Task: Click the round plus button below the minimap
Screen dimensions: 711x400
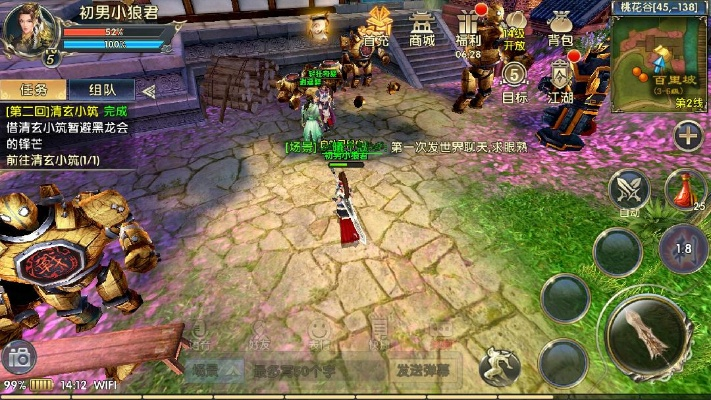Action: 687,135
